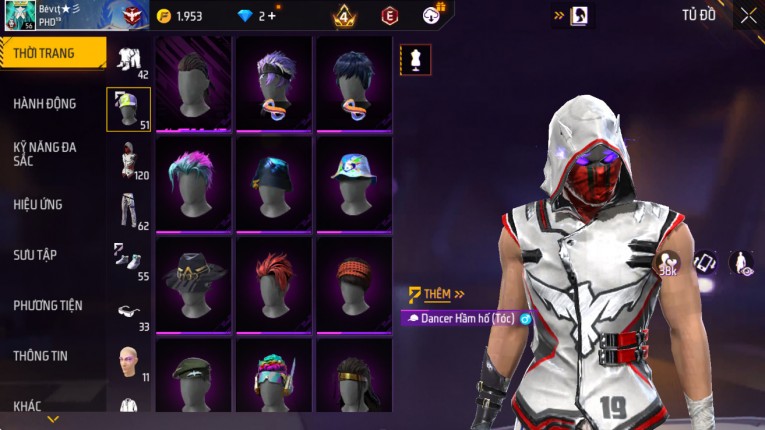Select the pants category showing 62
The height and width of the screenshot is (430, 765).
coord(129,210)
